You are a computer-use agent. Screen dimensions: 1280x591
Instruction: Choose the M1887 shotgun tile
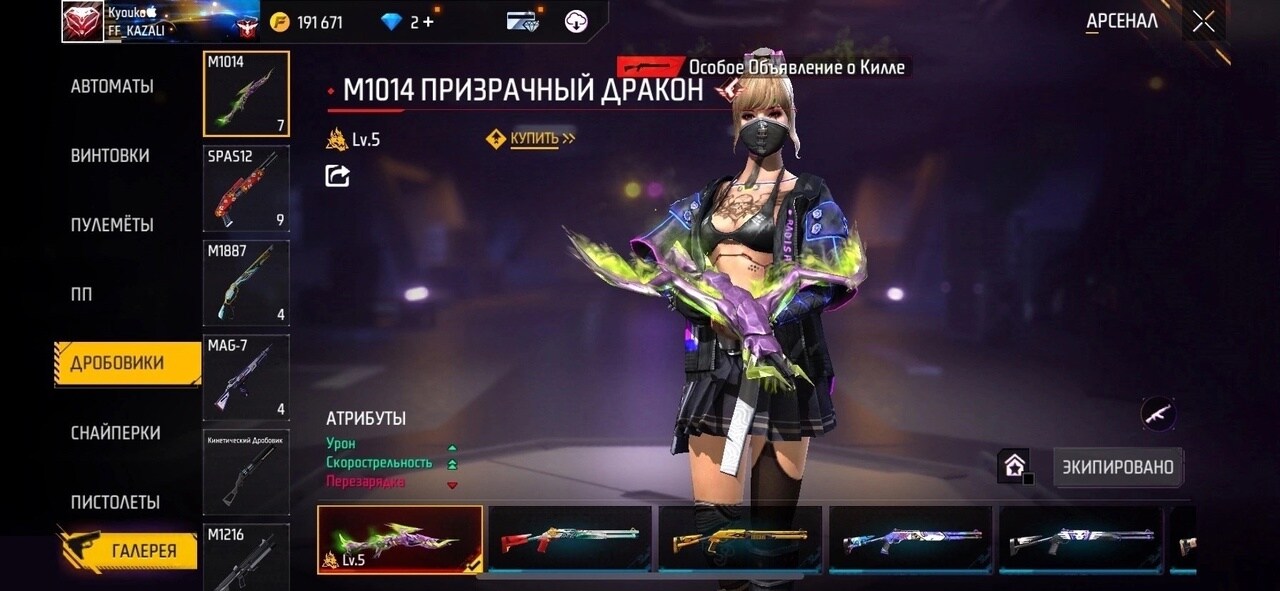[246, 283]
